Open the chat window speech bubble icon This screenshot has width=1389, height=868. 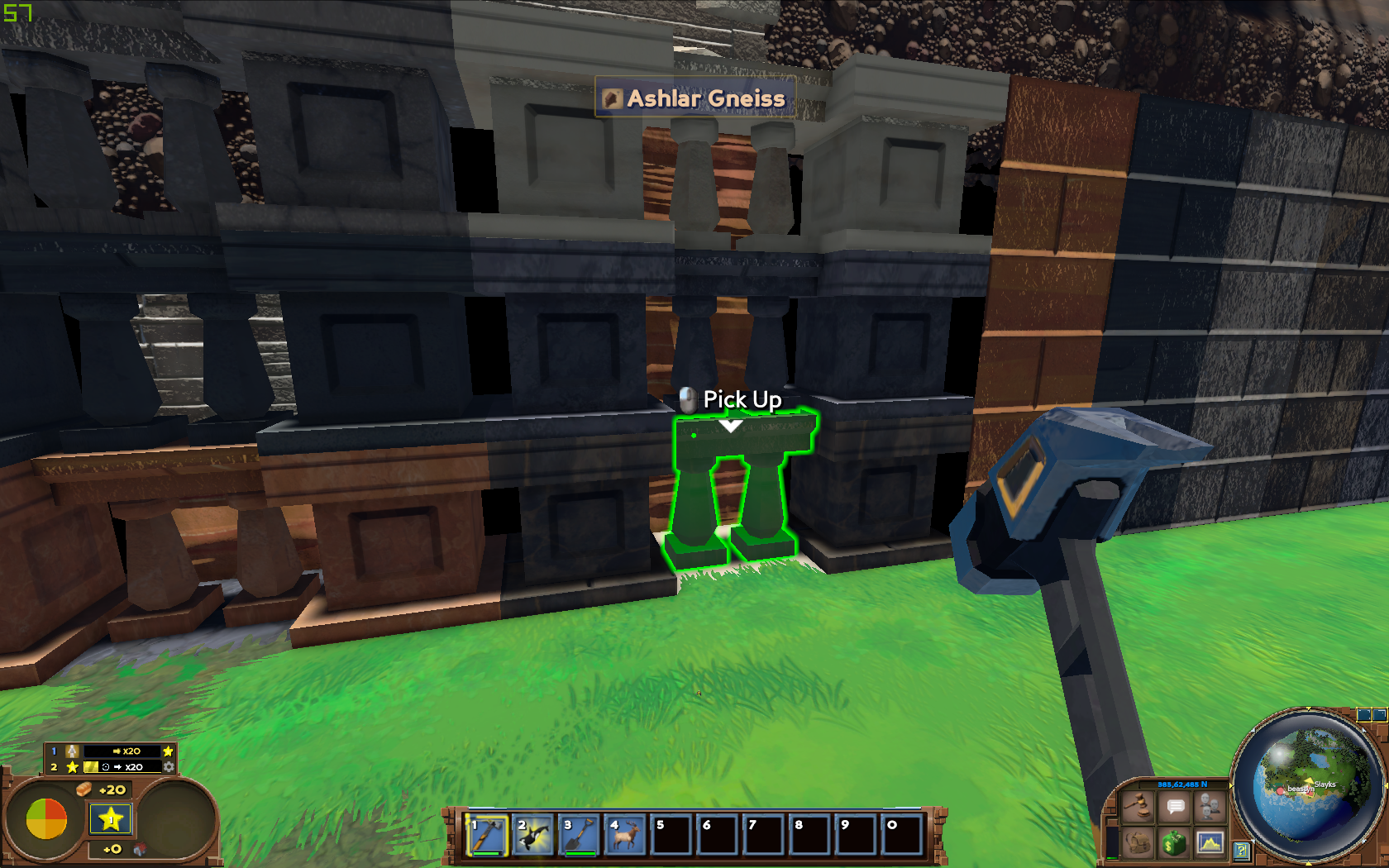[x=1175, y=805]
